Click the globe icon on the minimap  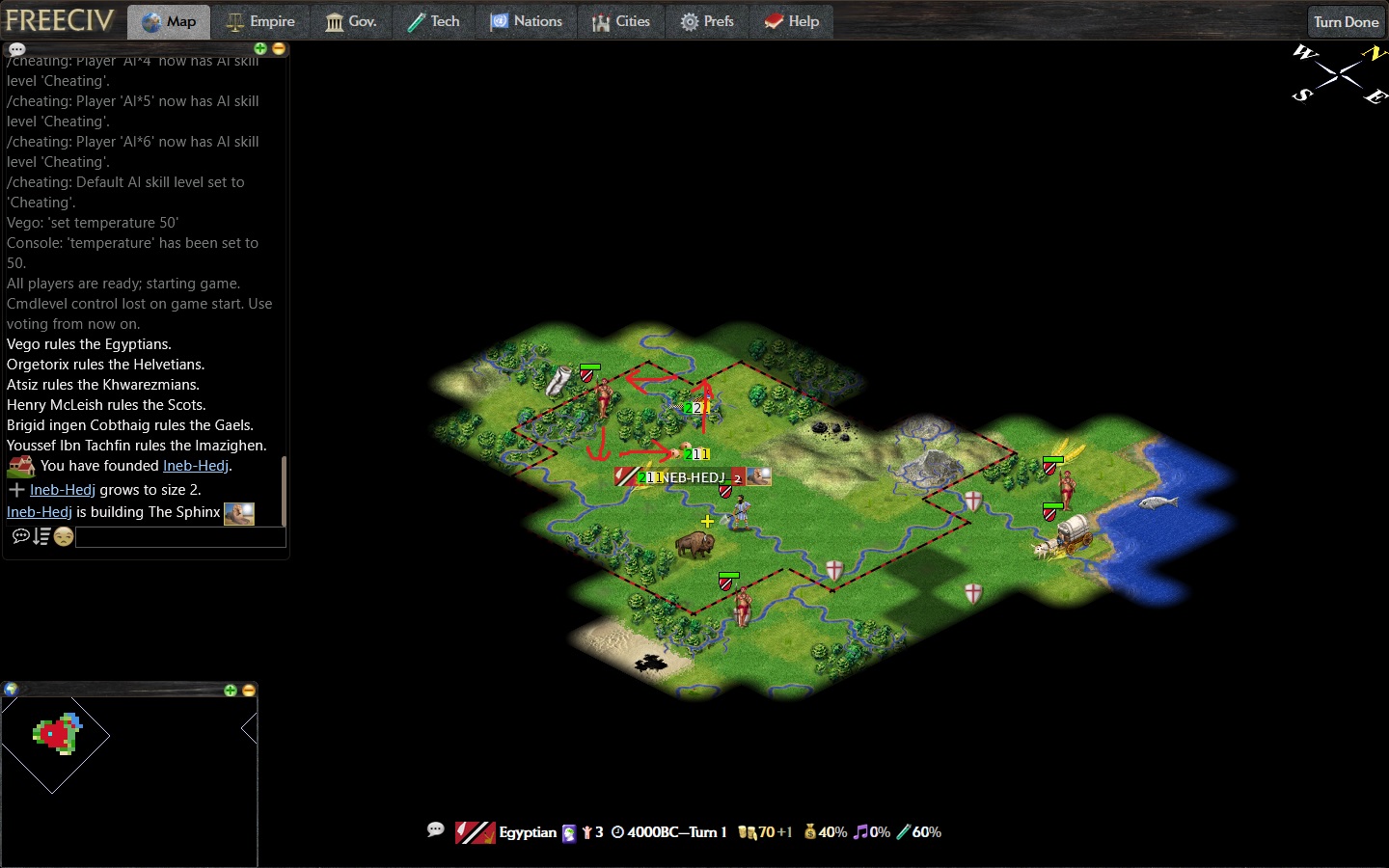[11, 690]
